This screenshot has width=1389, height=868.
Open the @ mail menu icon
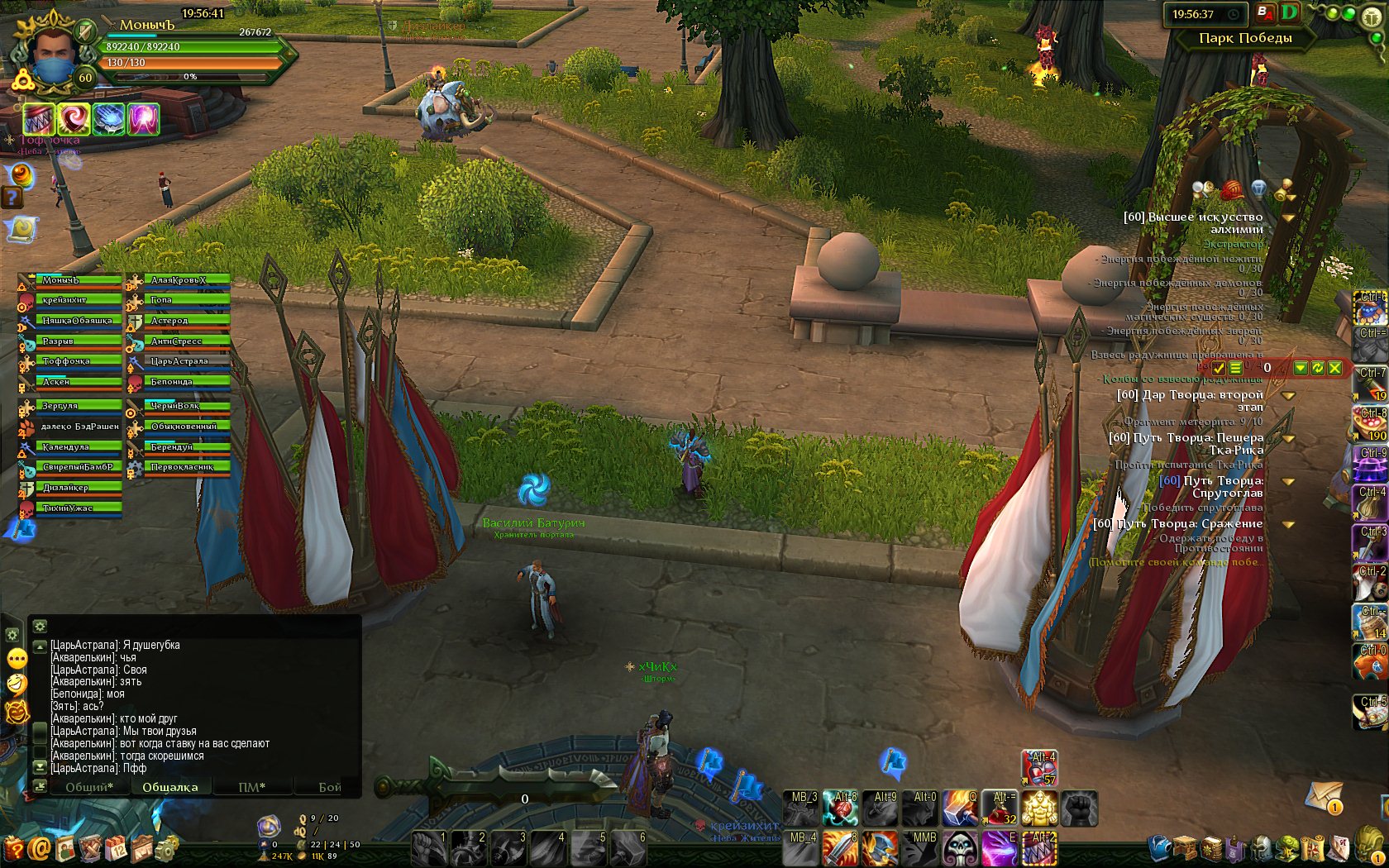tap(39, 849)
